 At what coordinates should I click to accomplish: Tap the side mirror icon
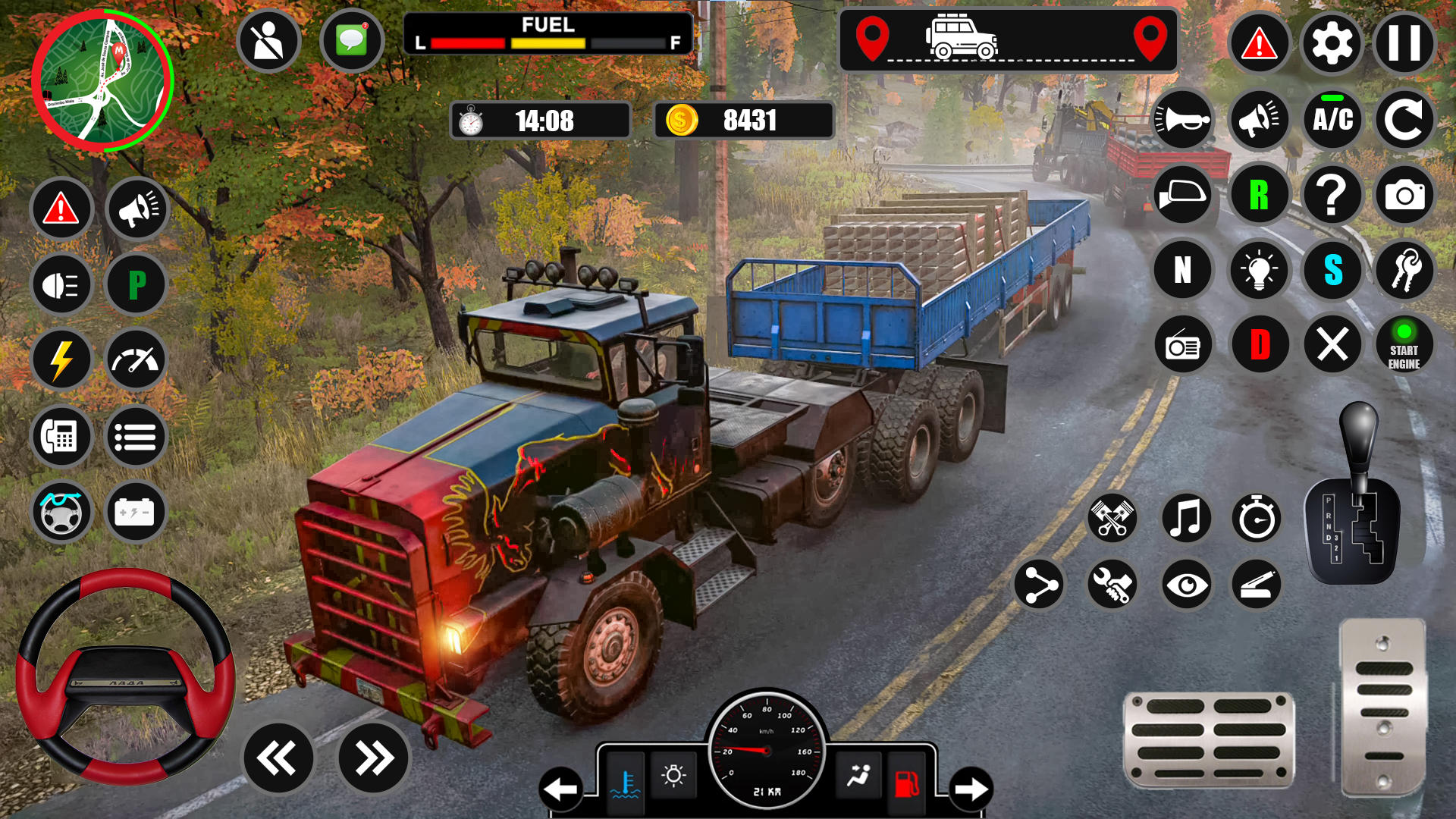coord(1184,196)
